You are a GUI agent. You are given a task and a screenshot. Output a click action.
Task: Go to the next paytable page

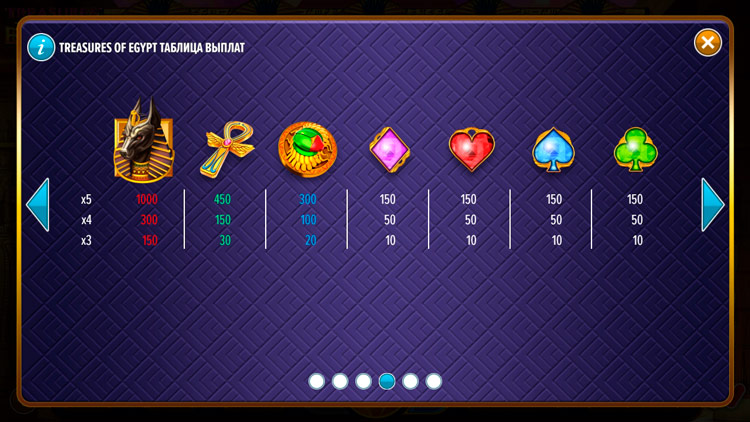713,205
